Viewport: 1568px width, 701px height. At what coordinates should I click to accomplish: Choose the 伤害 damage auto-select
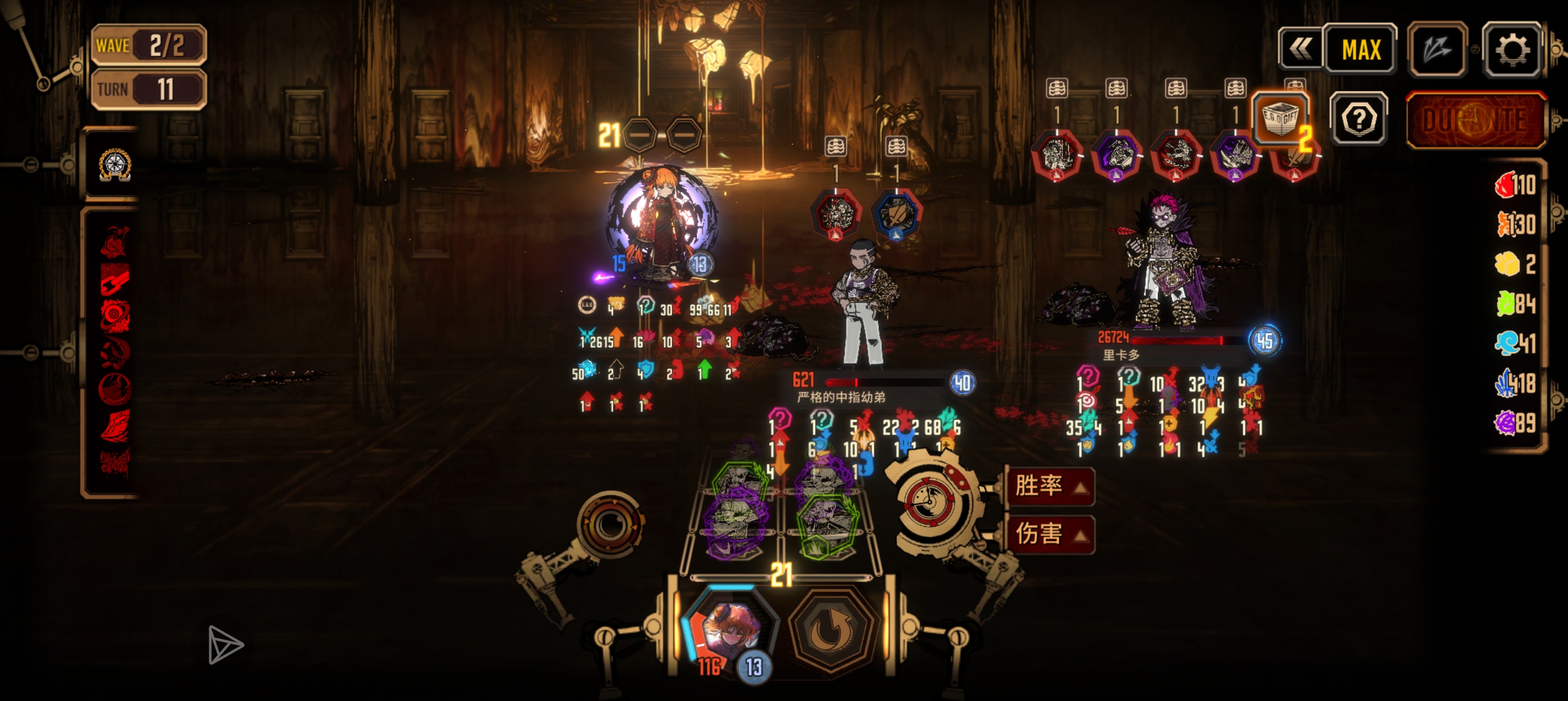click(x=1049, y=534)
